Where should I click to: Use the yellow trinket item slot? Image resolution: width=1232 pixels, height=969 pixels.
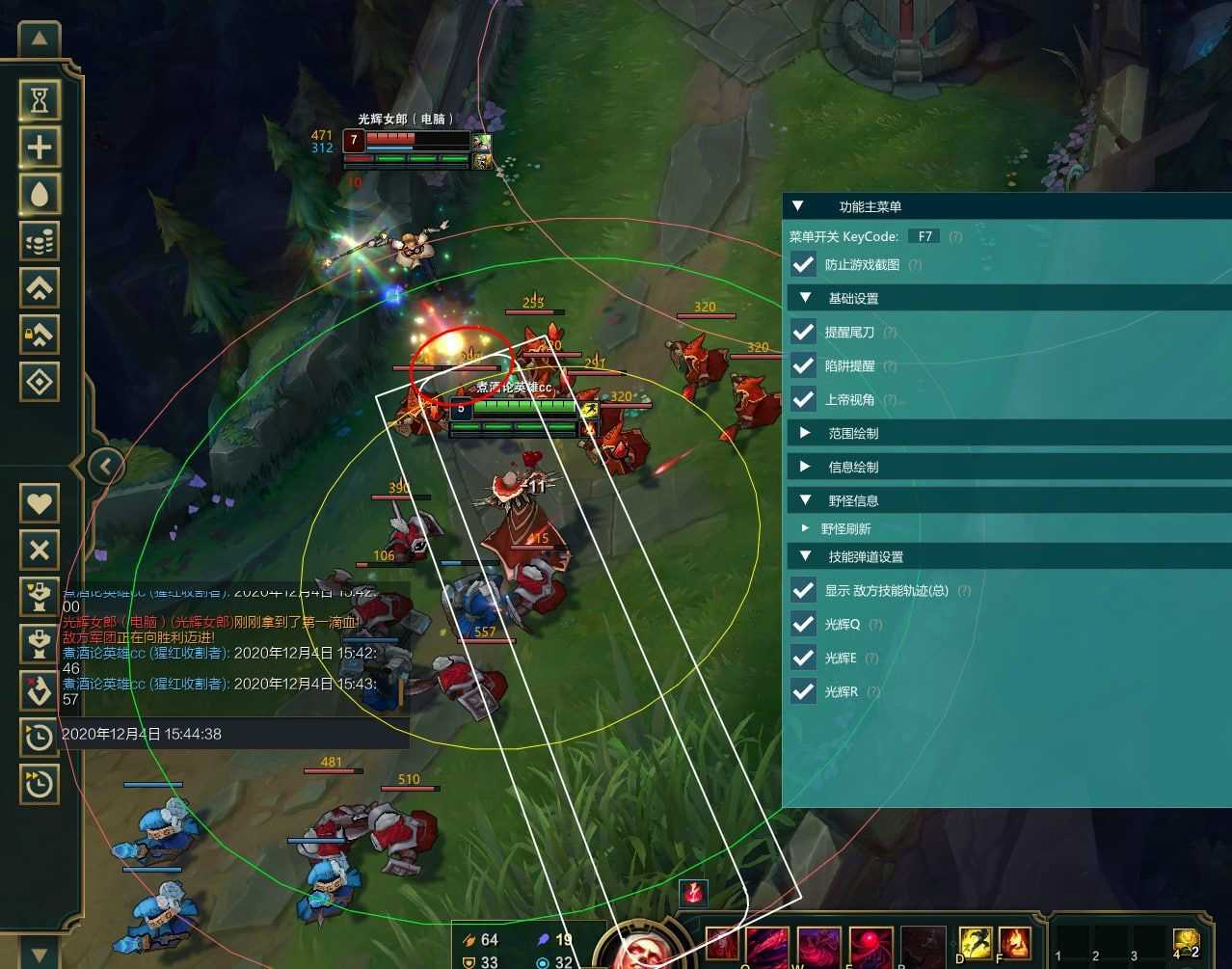pyautogui.click(x=1186, y=942)
